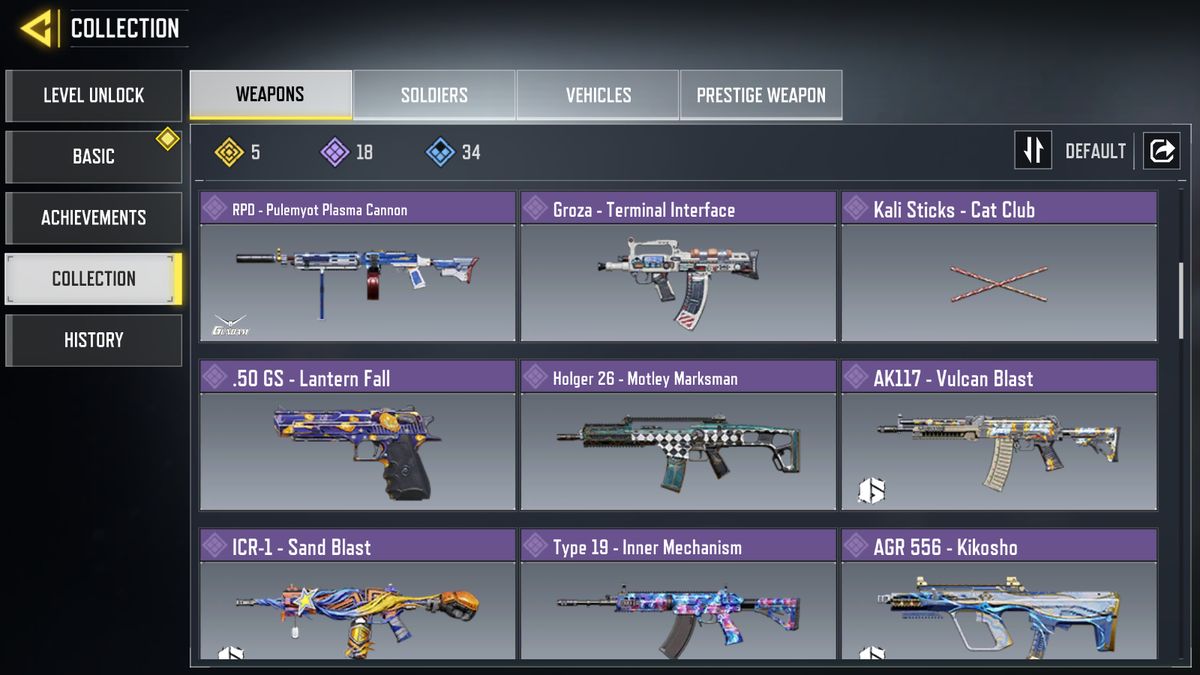Screen dimensions: 1200x675
Task: Pick the .50 GS Lantern Fall pistol
Action: pos(357,437)
